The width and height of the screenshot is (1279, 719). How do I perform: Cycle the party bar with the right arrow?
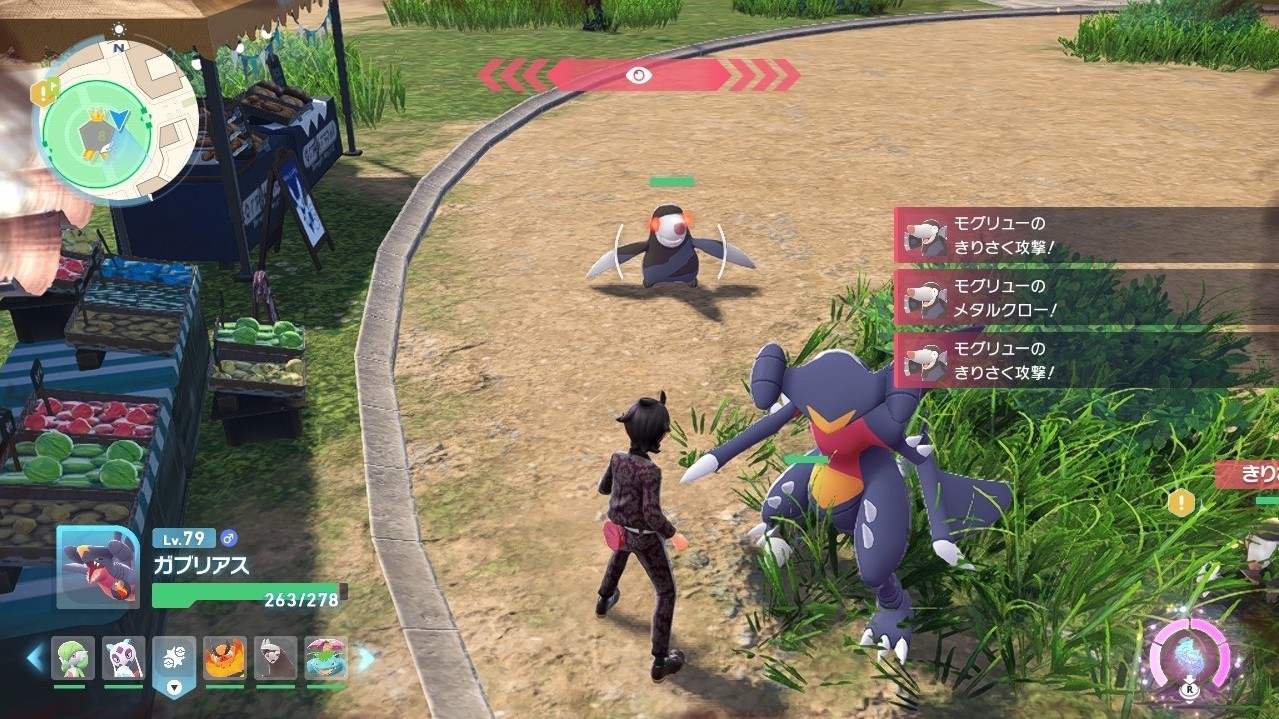pyautogui.click(x=366, y=658)
